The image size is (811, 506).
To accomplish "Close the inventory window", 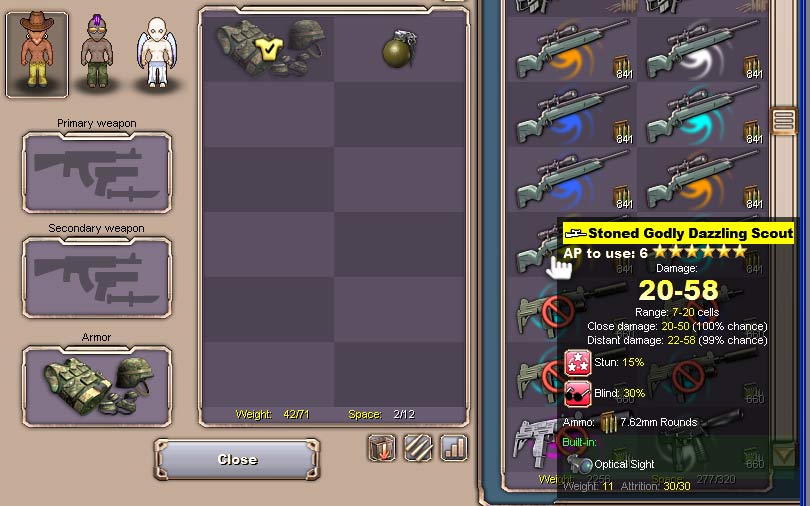I will (x=237, y=460).
